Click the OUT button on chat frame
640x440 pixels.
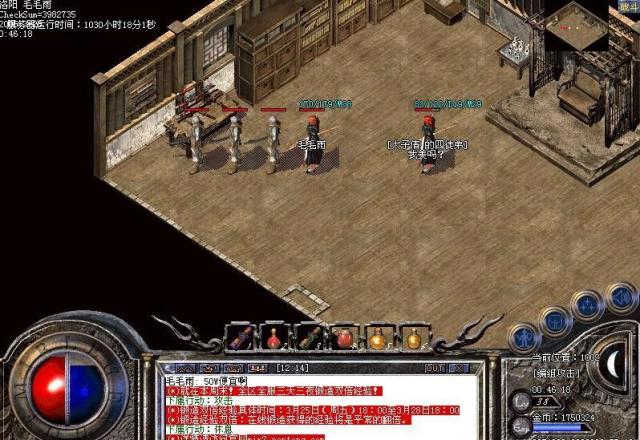click(x=433, y=368)
